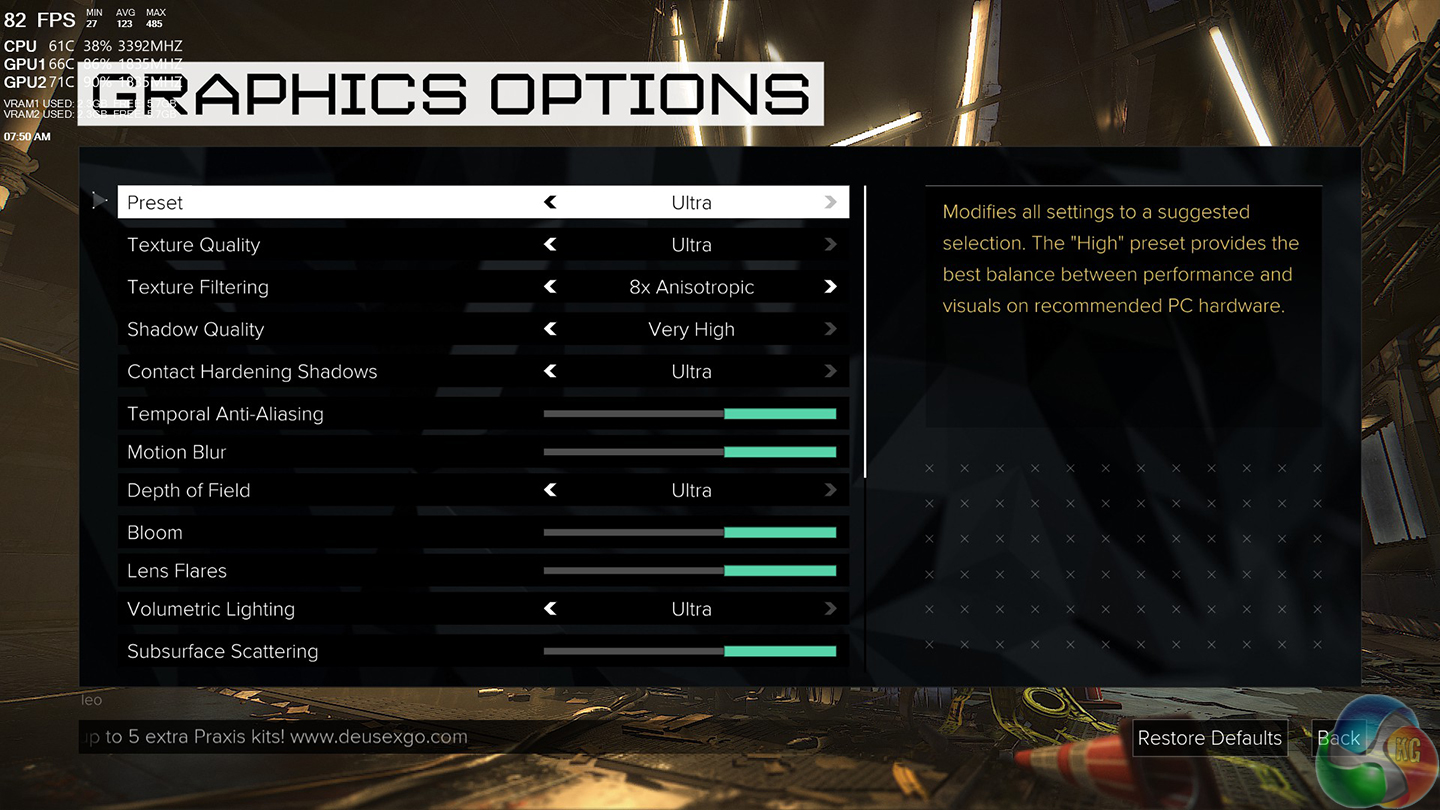
Task: Select the Volumetric Lighting row label
Action: pyautogui.click(x=211, y=609)
